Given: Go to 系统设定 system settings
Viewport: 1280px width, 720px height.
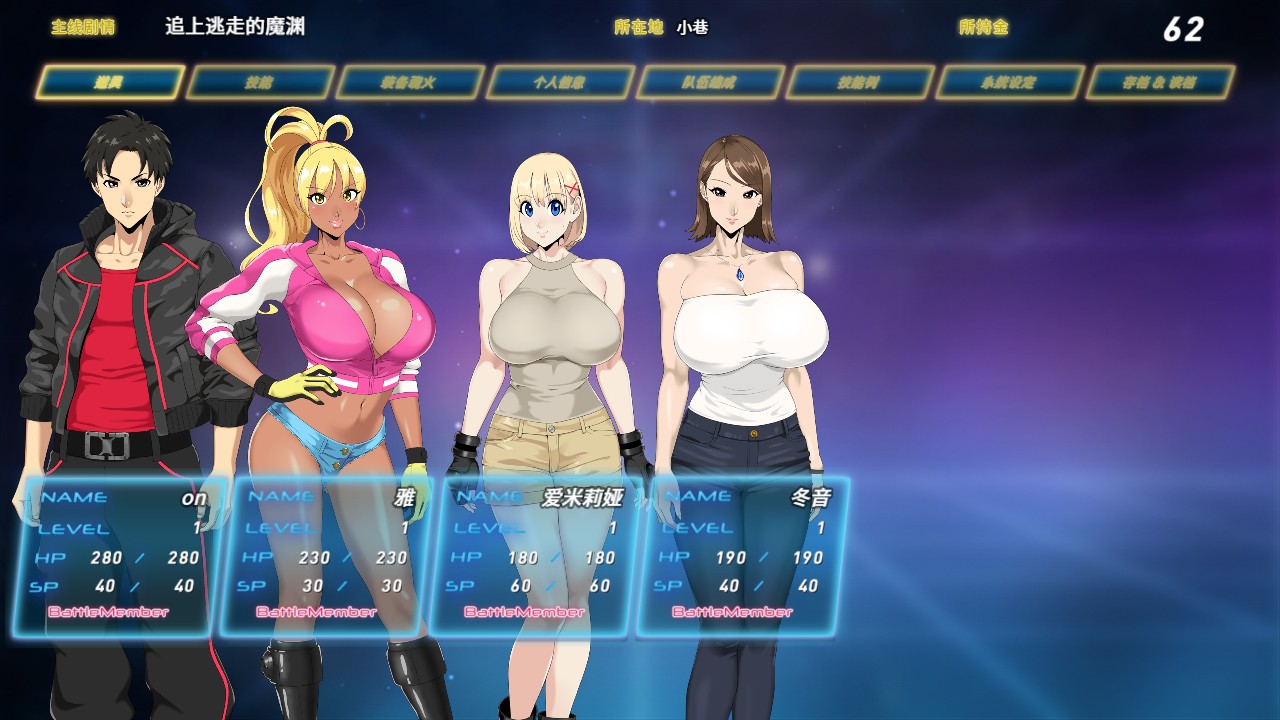Looking at the screenshot, I should [1010, 83].
